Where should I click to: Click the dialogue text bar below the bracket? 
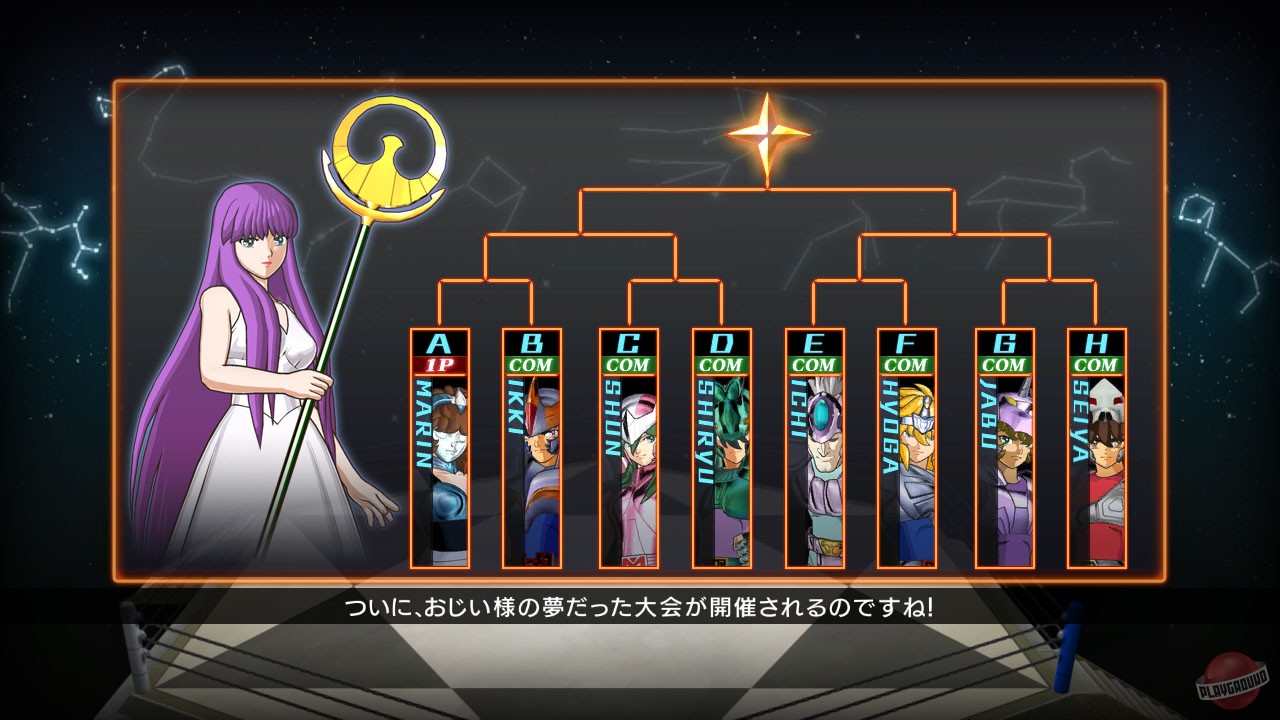tap(640, 604)
